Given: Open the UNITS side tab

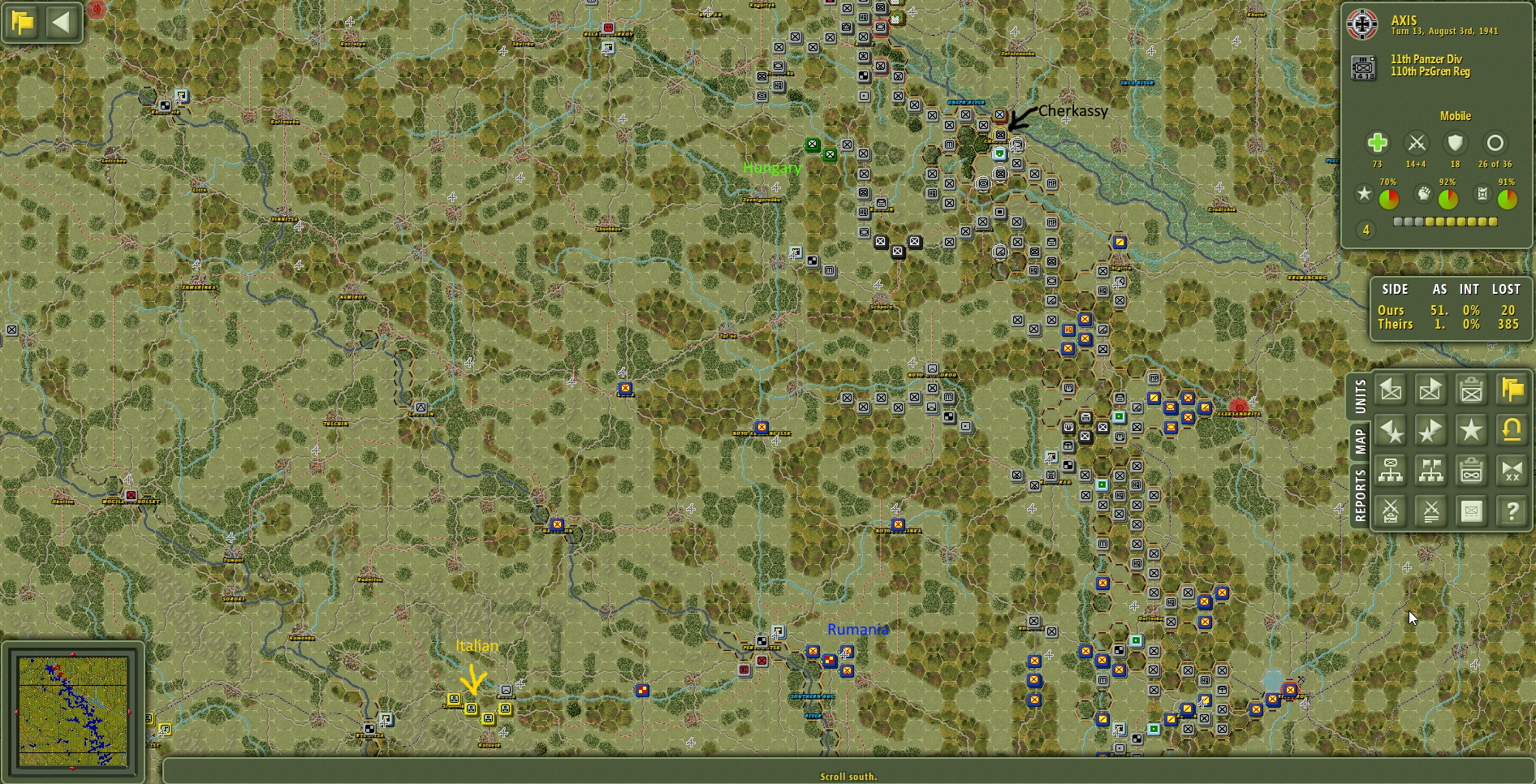Looking at the screenshot, I should 1362,395.
